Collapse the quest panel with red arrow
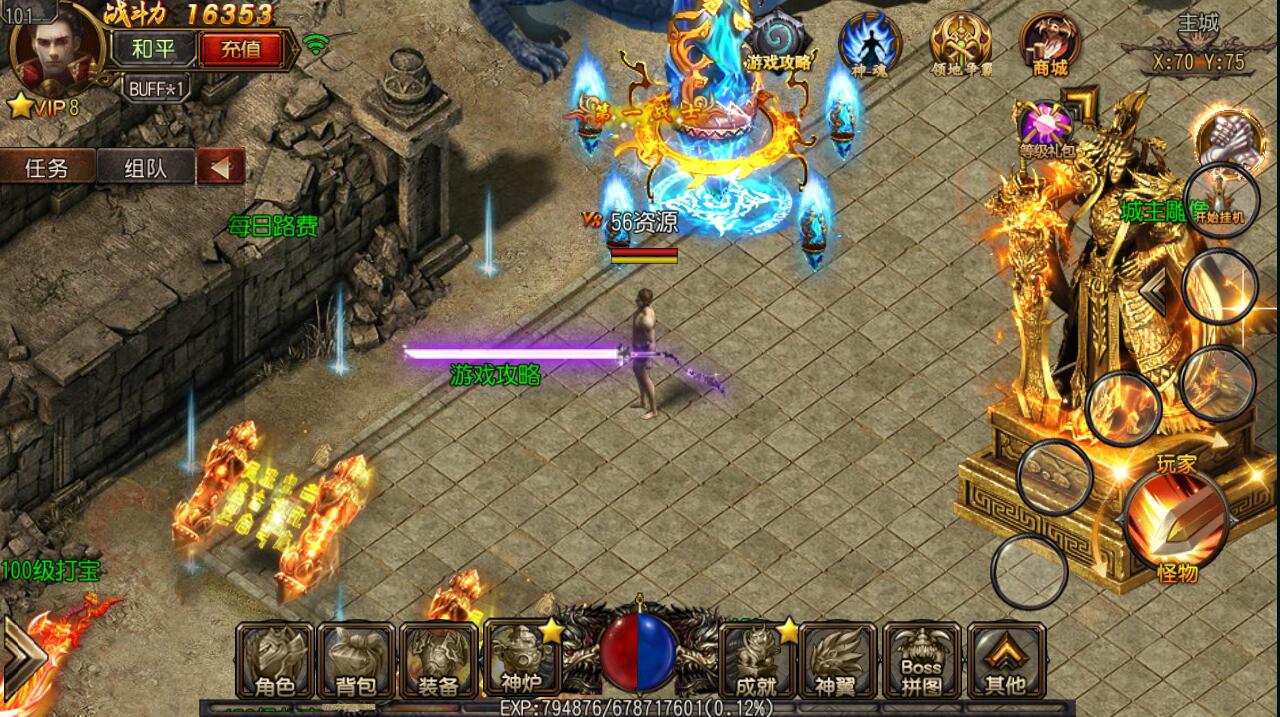 220,166
